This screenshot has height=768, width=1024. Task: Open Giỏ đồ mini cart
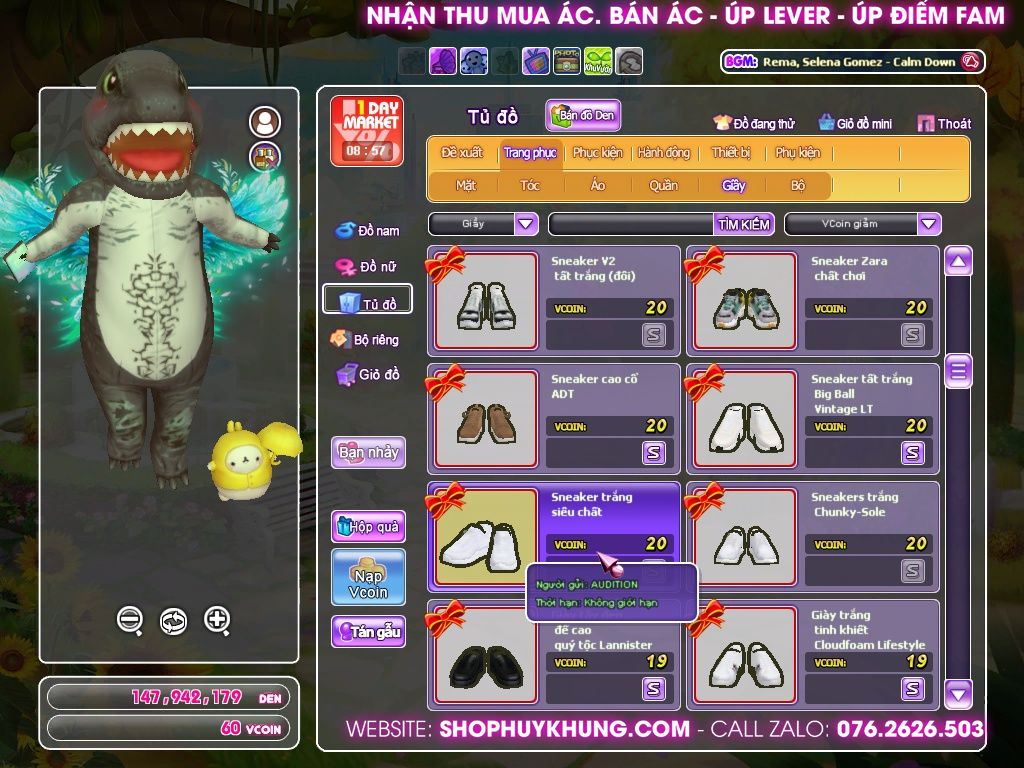[x=855, y=123]
